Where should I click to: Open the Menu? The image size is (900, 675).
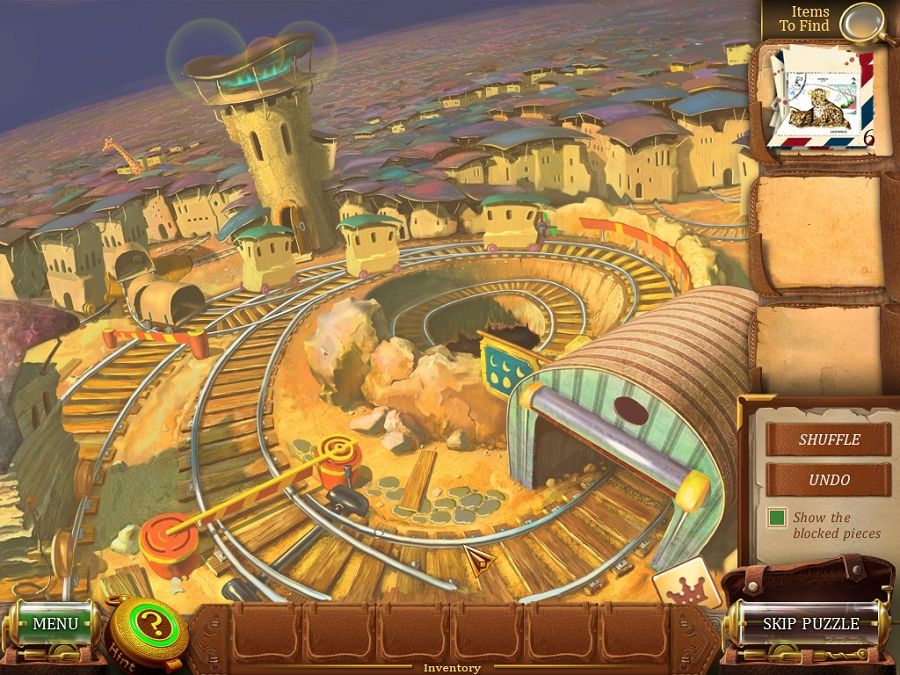54,624
